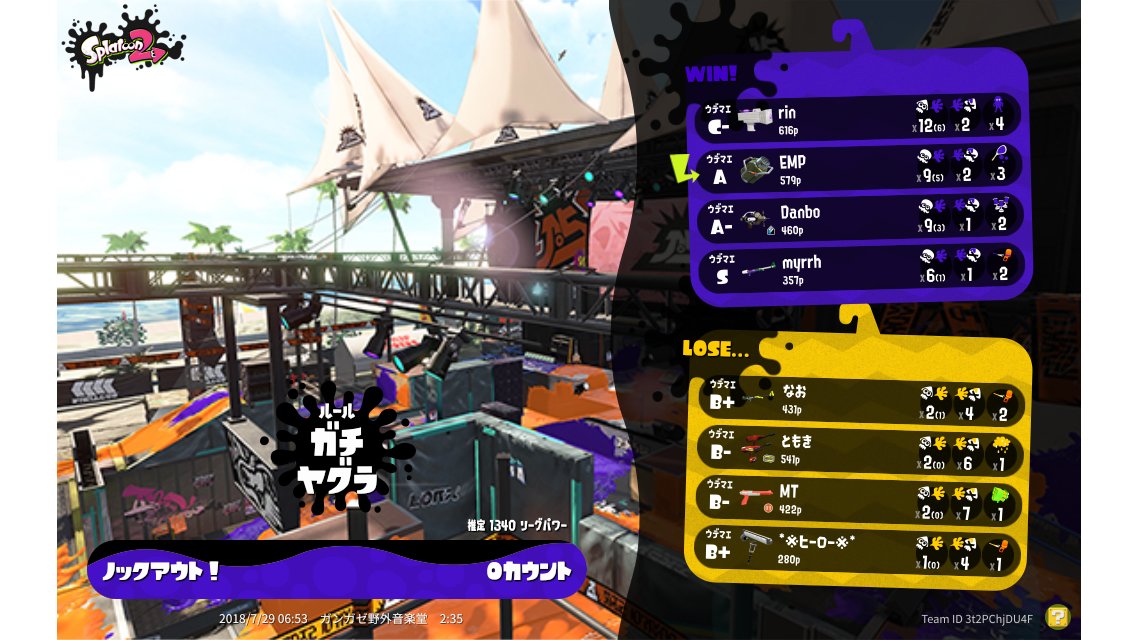Select myrrh's S-rank result row
Viewport: 1138px width, 640px height.
(860, 269)
